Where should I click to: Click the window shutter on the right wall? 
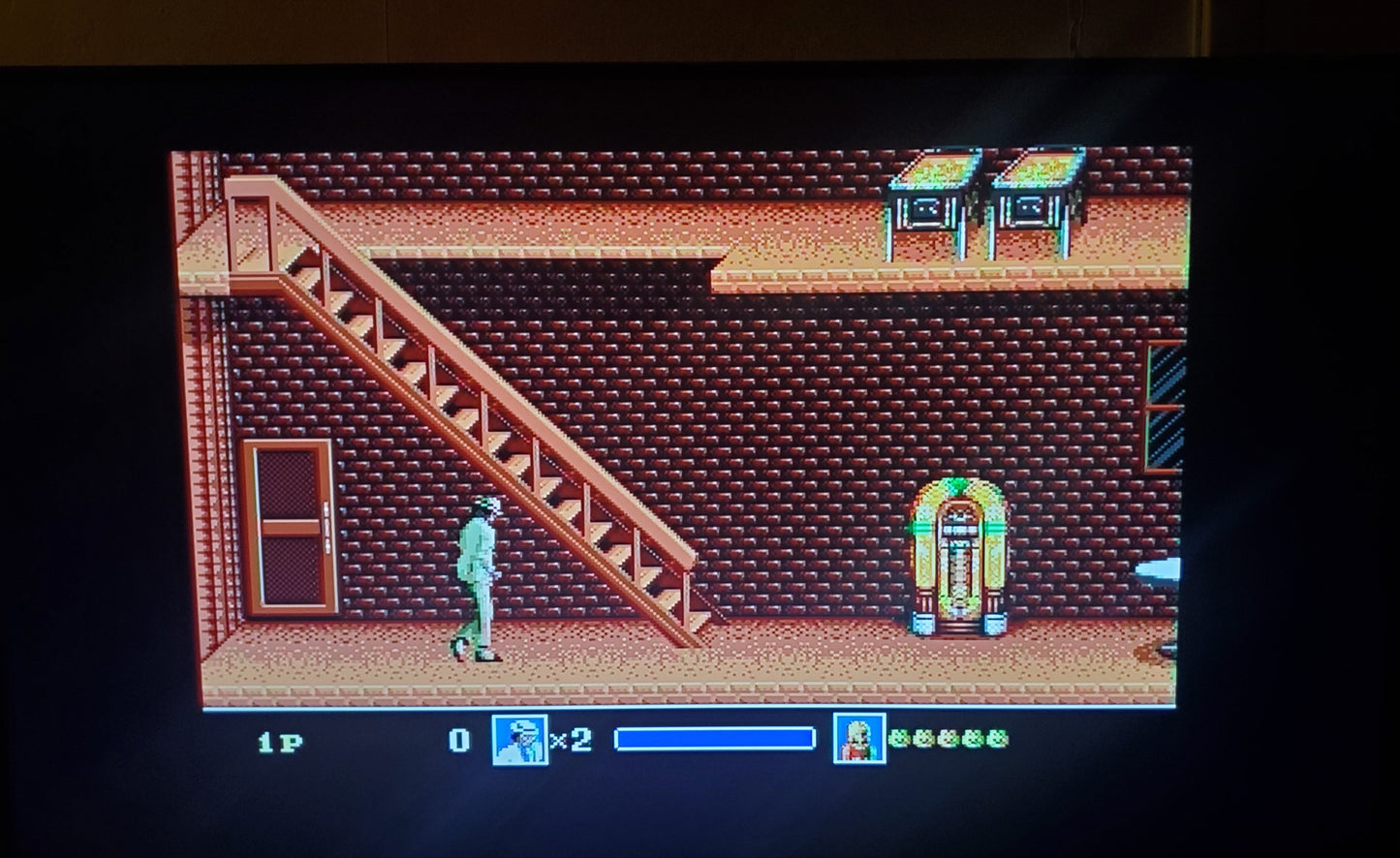coord(1166,387)
